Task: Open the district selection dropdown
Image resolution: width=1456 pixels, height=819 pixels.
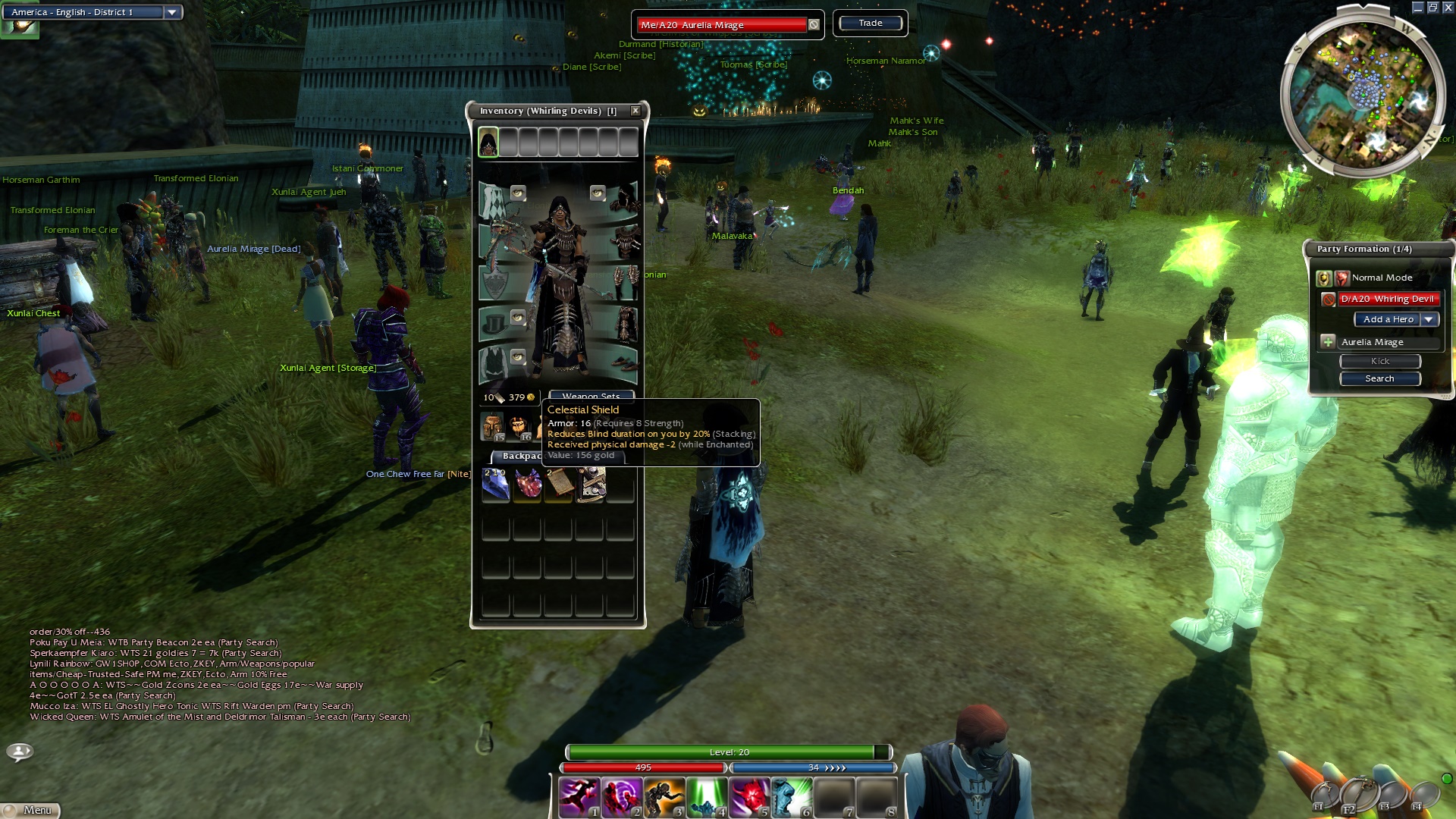Action: click(172, 12)
